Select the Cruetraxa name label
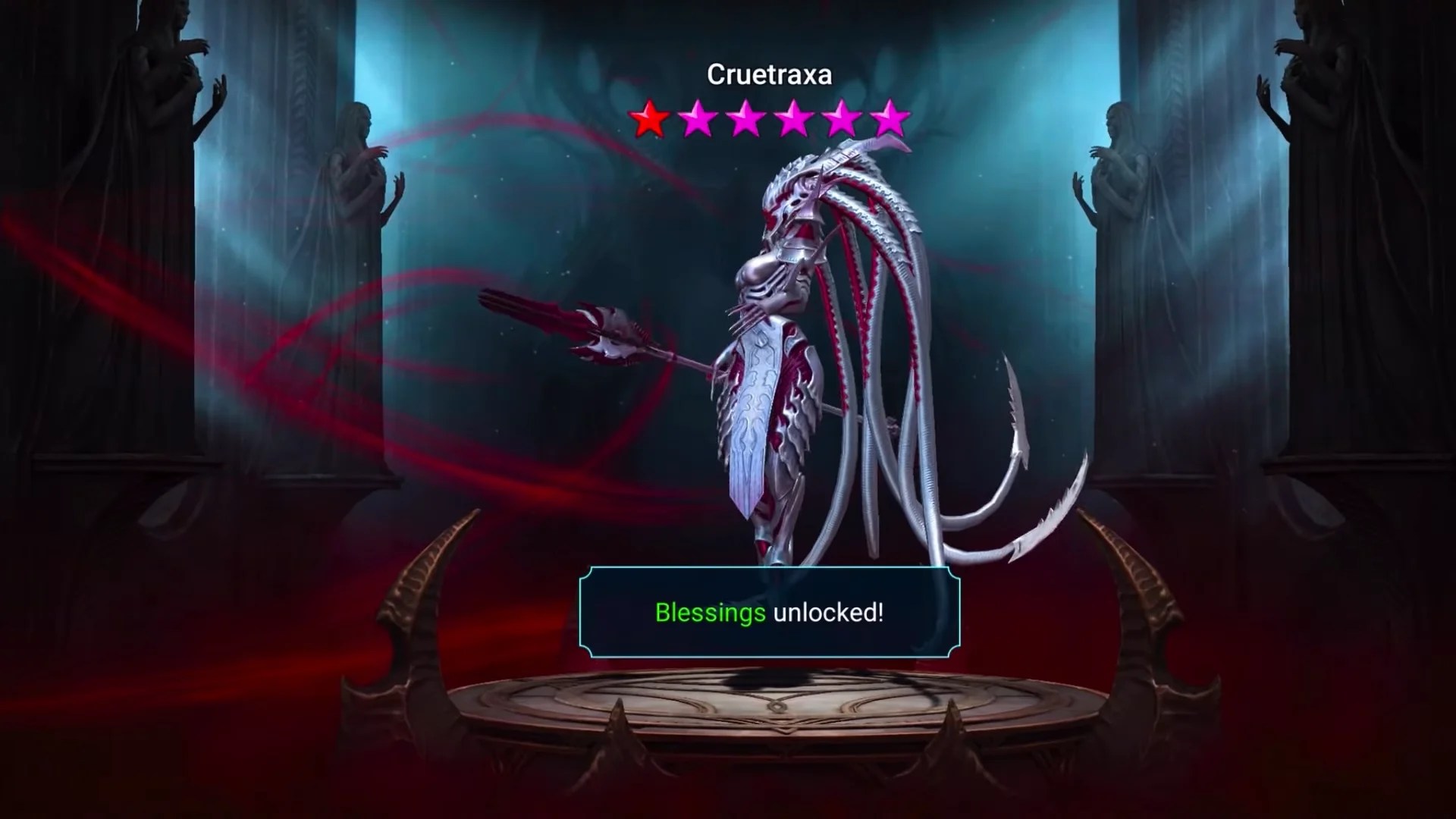Image resolution: width=1456 pixels, height=819 pixels. (x=769, y=74)
